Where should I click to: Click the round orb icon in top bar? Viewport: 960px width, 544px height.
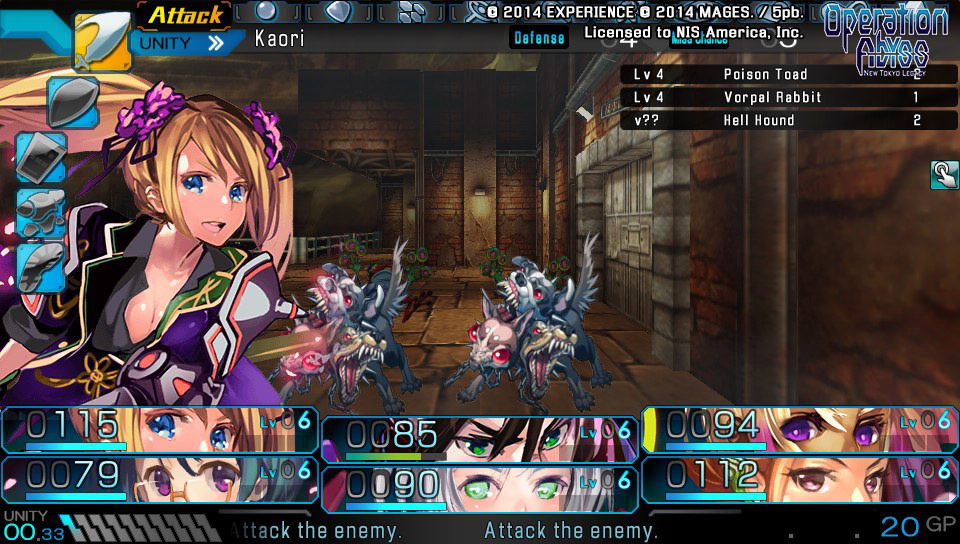[266, 11]
